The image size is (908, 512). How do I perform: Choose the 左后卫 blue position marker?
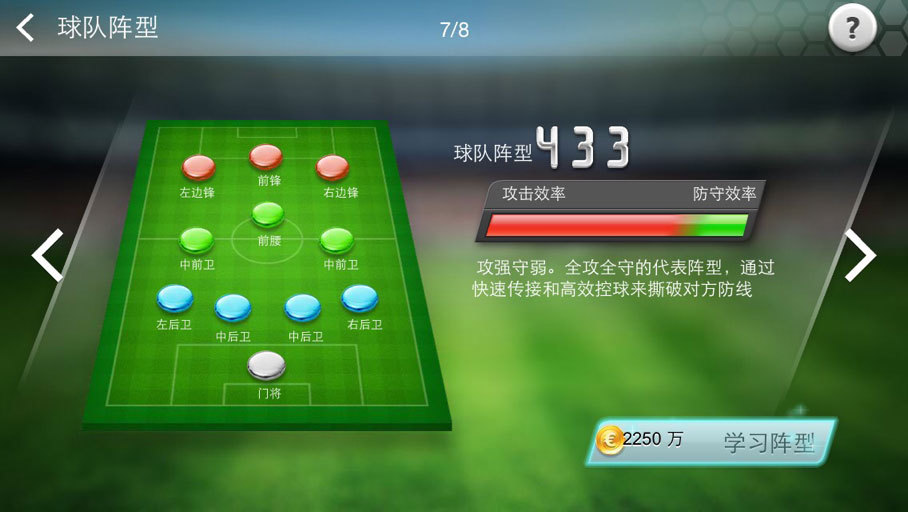pyautogui.click(x=175, y=298)
